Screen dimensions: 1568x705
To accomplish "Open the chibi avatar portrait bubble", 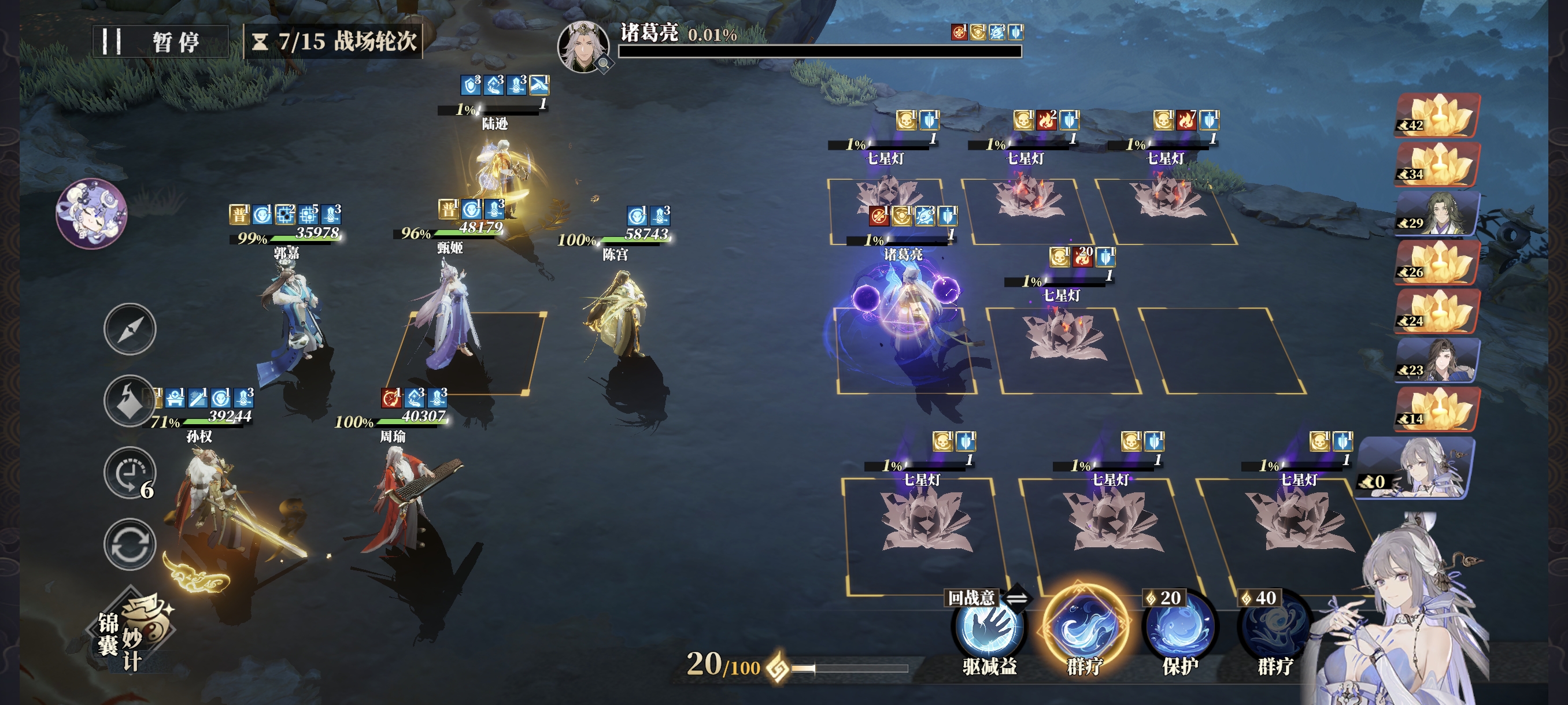I will [x=91, y=213].
